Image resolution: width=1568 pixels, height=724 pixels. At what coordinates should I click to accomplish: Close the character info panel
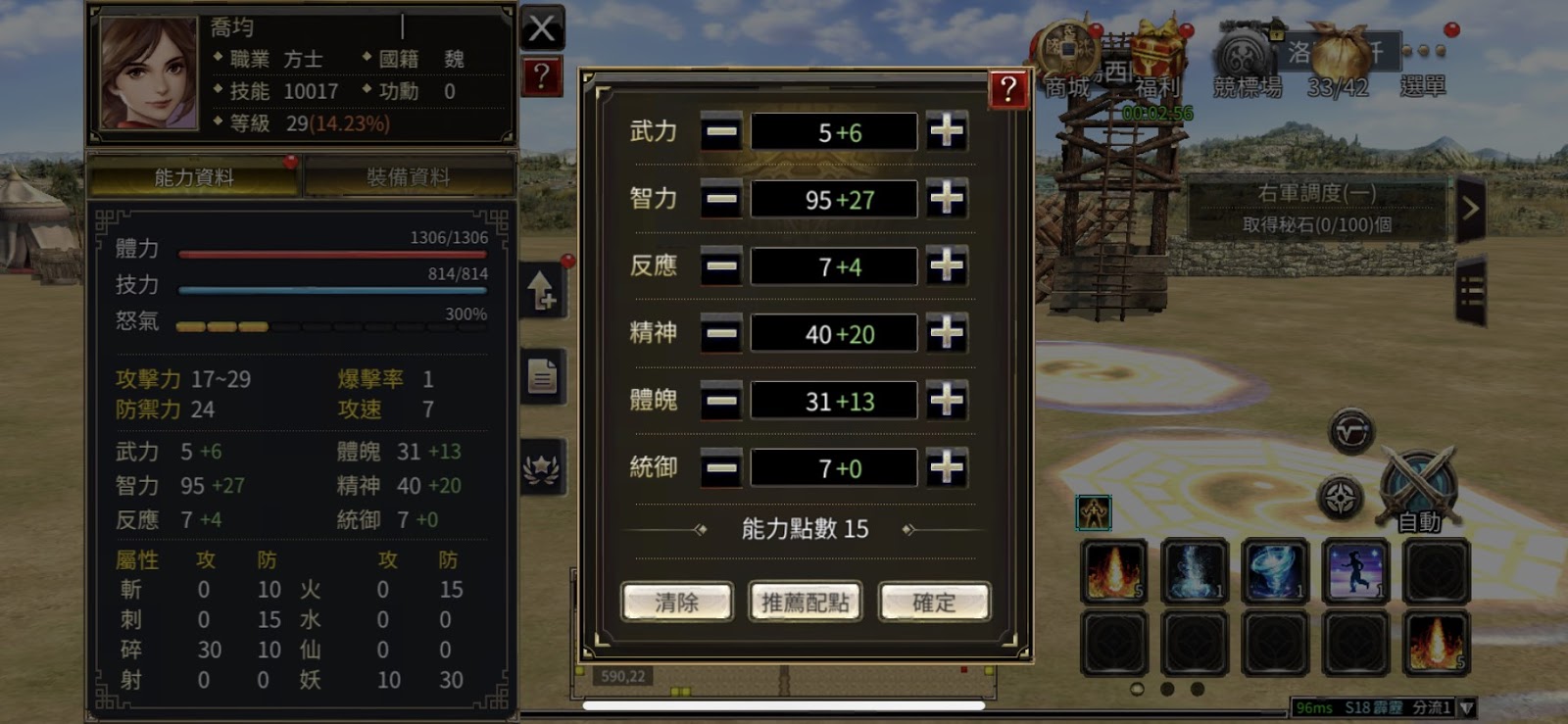pos(542,28)
